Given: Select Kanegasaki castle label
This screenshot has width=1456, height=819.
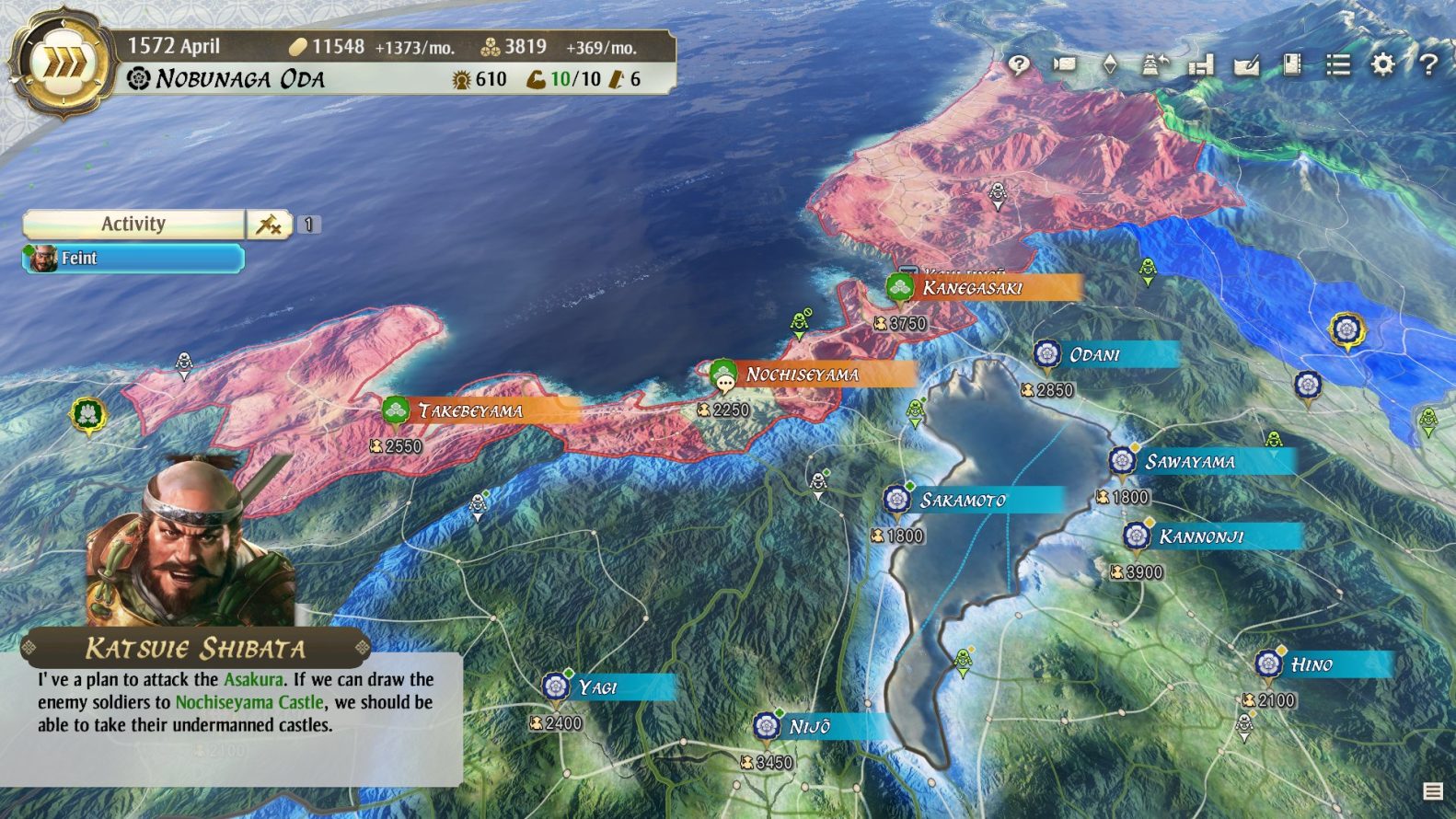Looking at the screenshot, I should pyautogui.click(x=973, y=288).
